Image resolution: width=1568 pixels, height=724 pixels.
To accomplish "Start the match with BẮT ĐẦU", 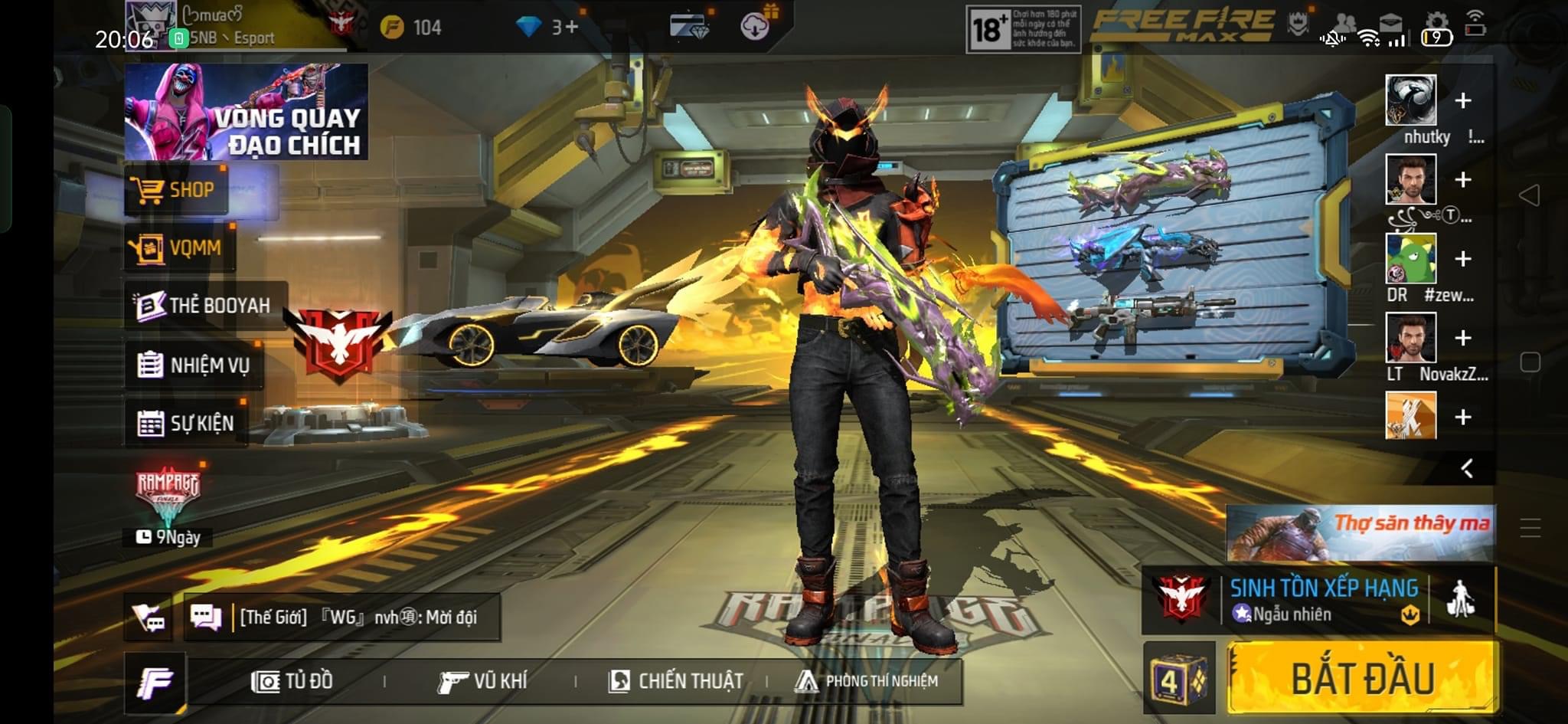I will pos(1362,678).
